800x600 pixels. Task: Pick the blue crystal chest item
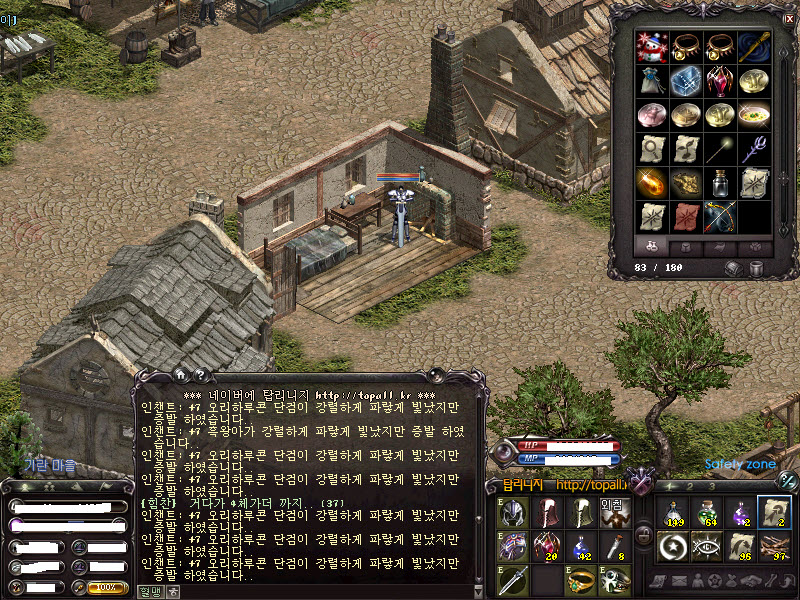[686, 81]
